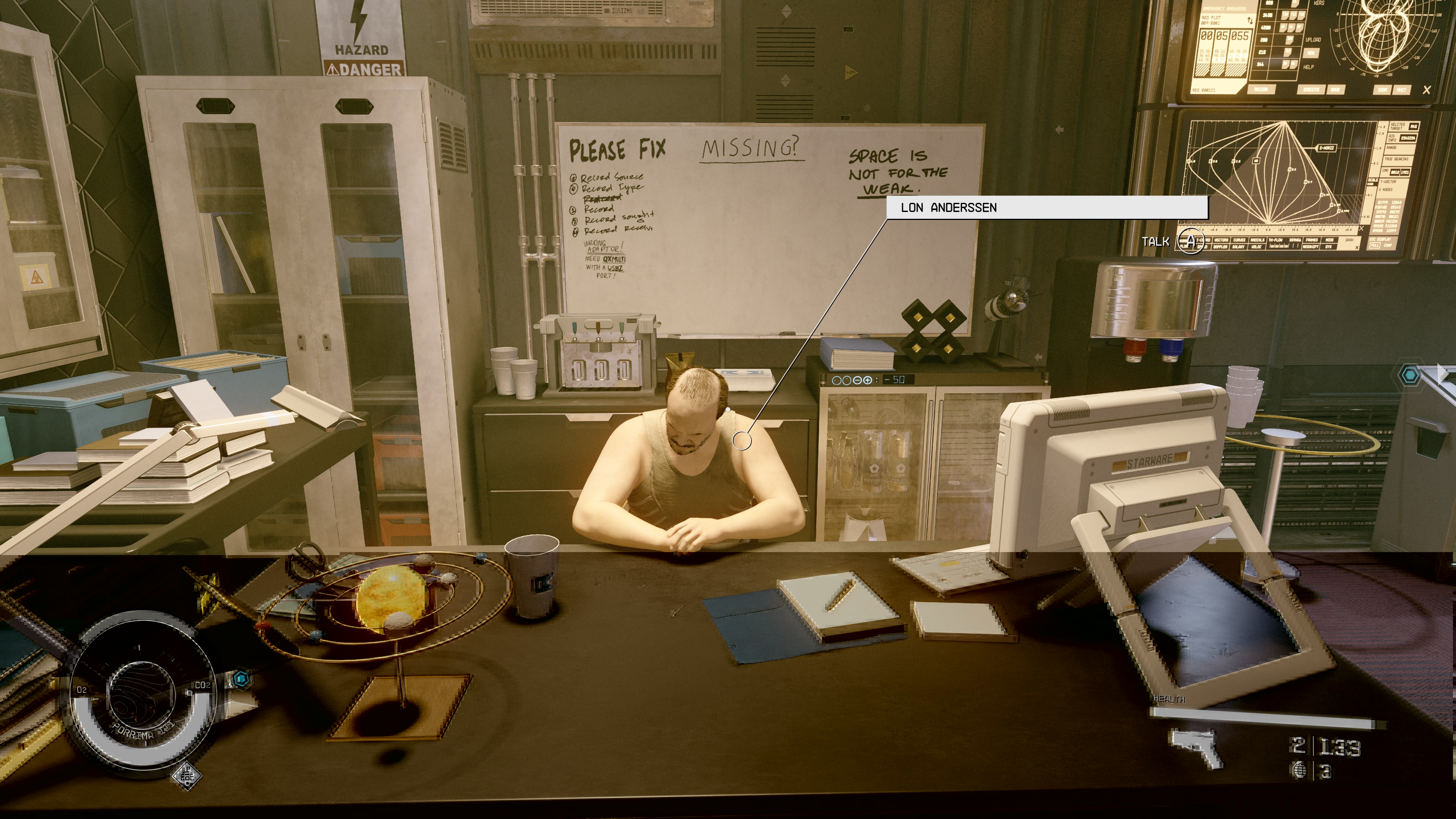This screenshot has height=819, width=1456.
Task: Click the HELP icon on the breakers panel
Action: (1309, 67)
